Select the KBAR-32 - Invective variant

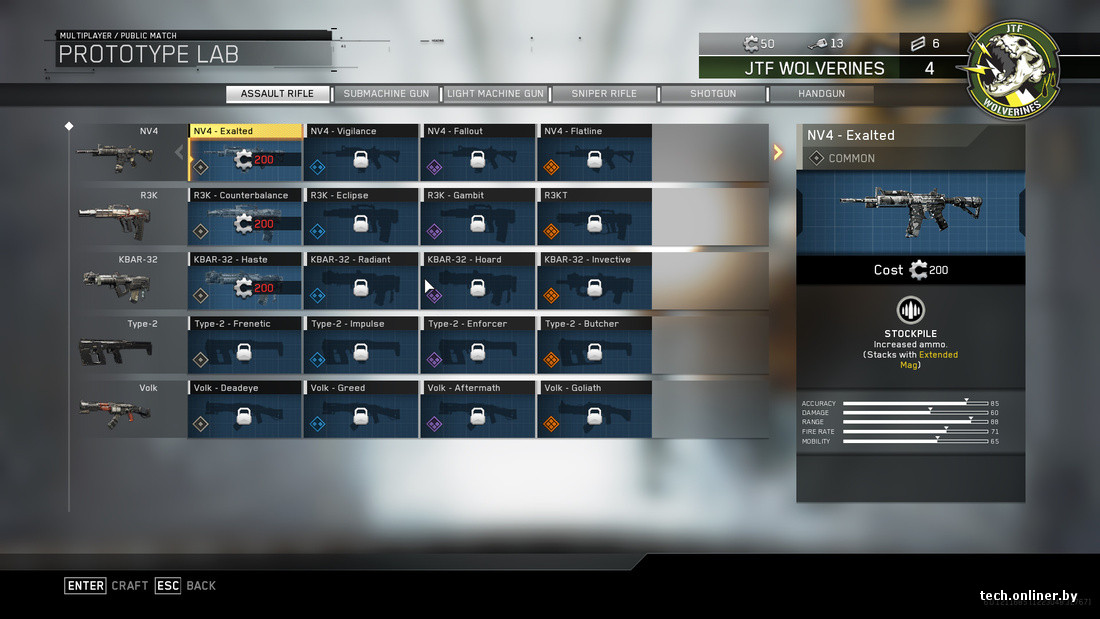[595, 281]
